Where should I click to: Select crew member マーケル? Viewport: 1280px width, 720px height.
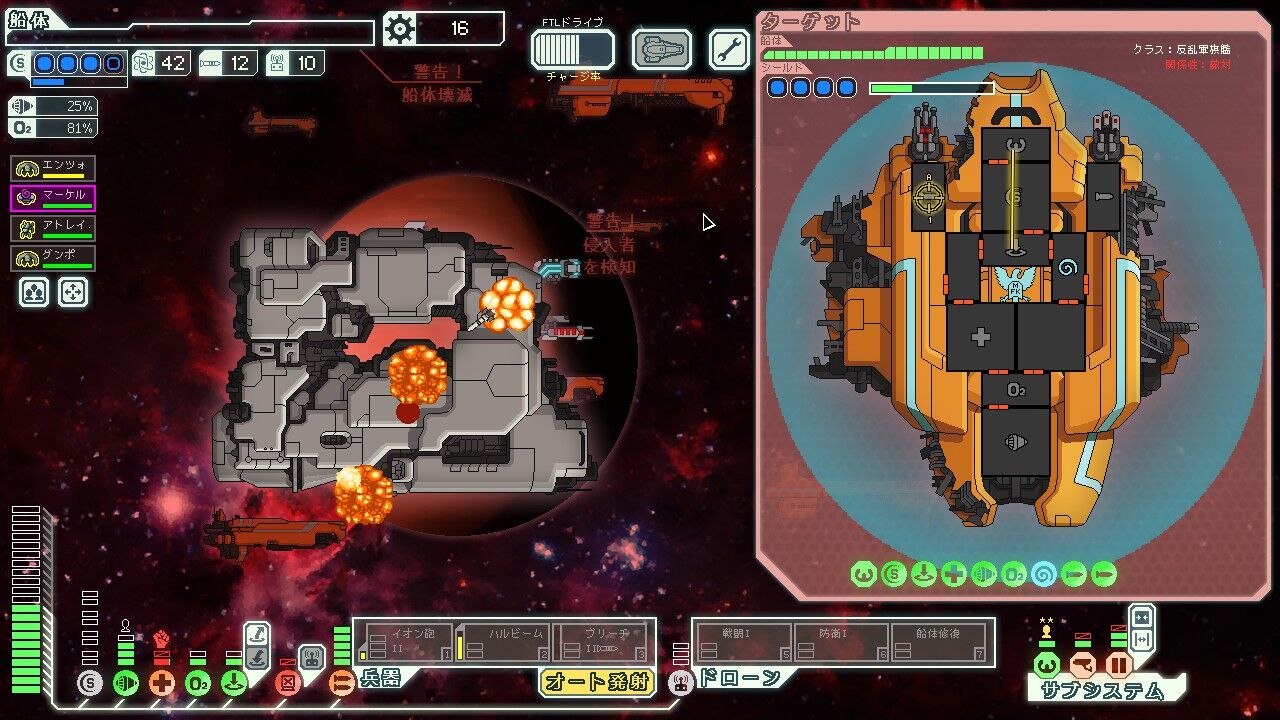click(54, 197)
